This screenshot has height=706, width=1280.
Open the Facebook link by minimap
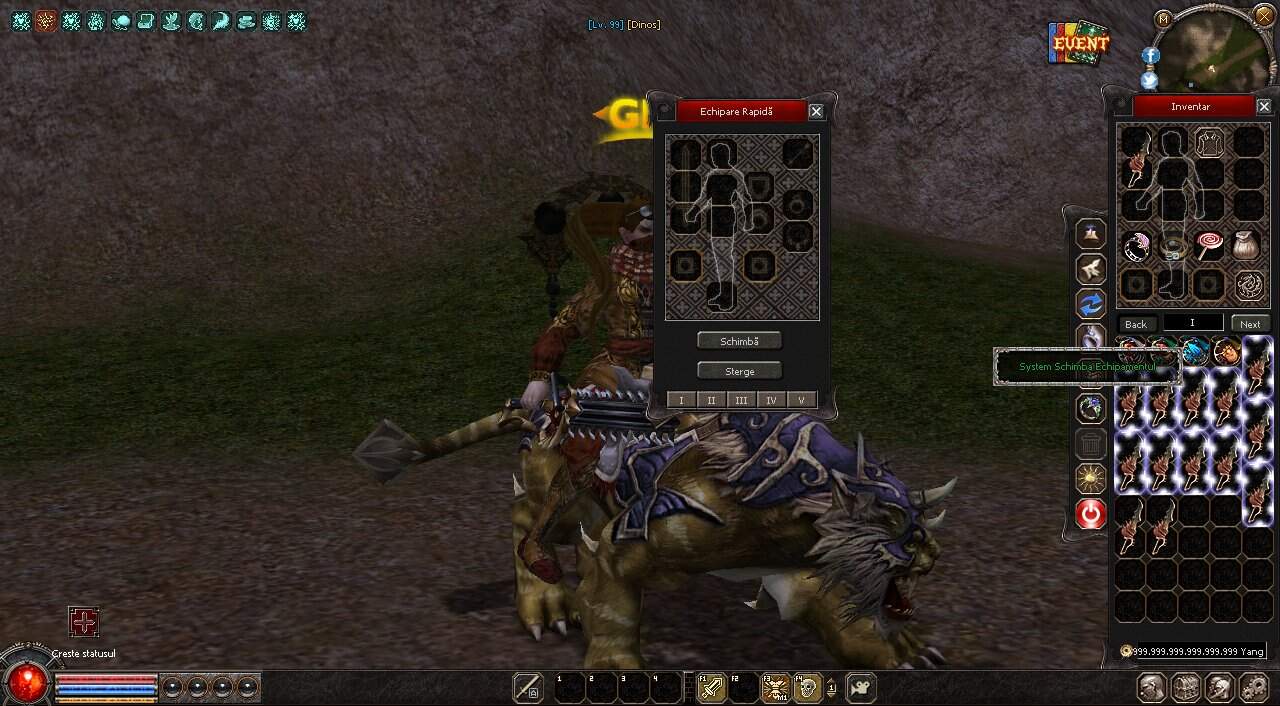[x=1150, y=56]
